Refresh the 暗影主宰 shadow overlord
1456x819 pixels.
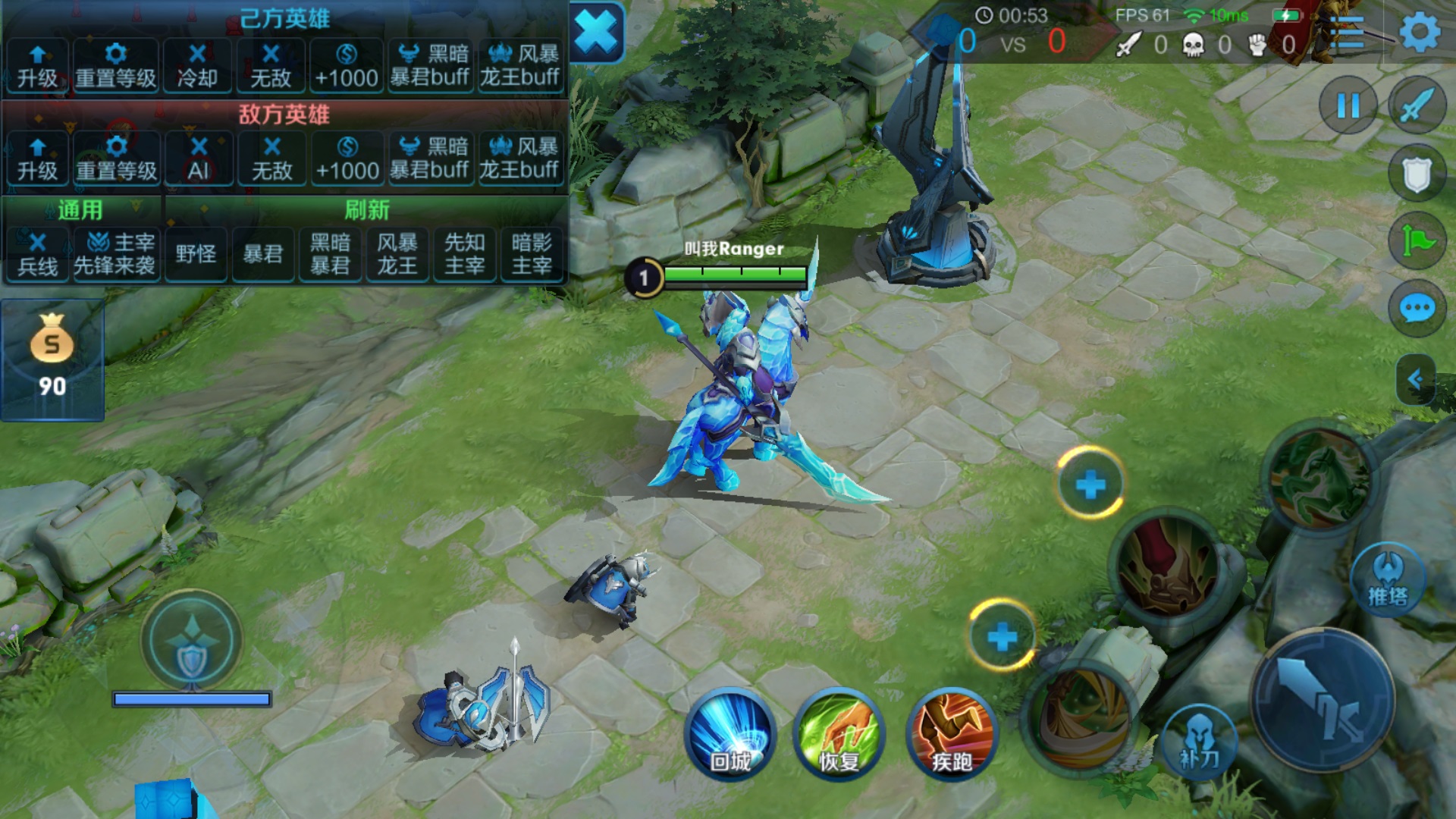[x=532, y=254]
